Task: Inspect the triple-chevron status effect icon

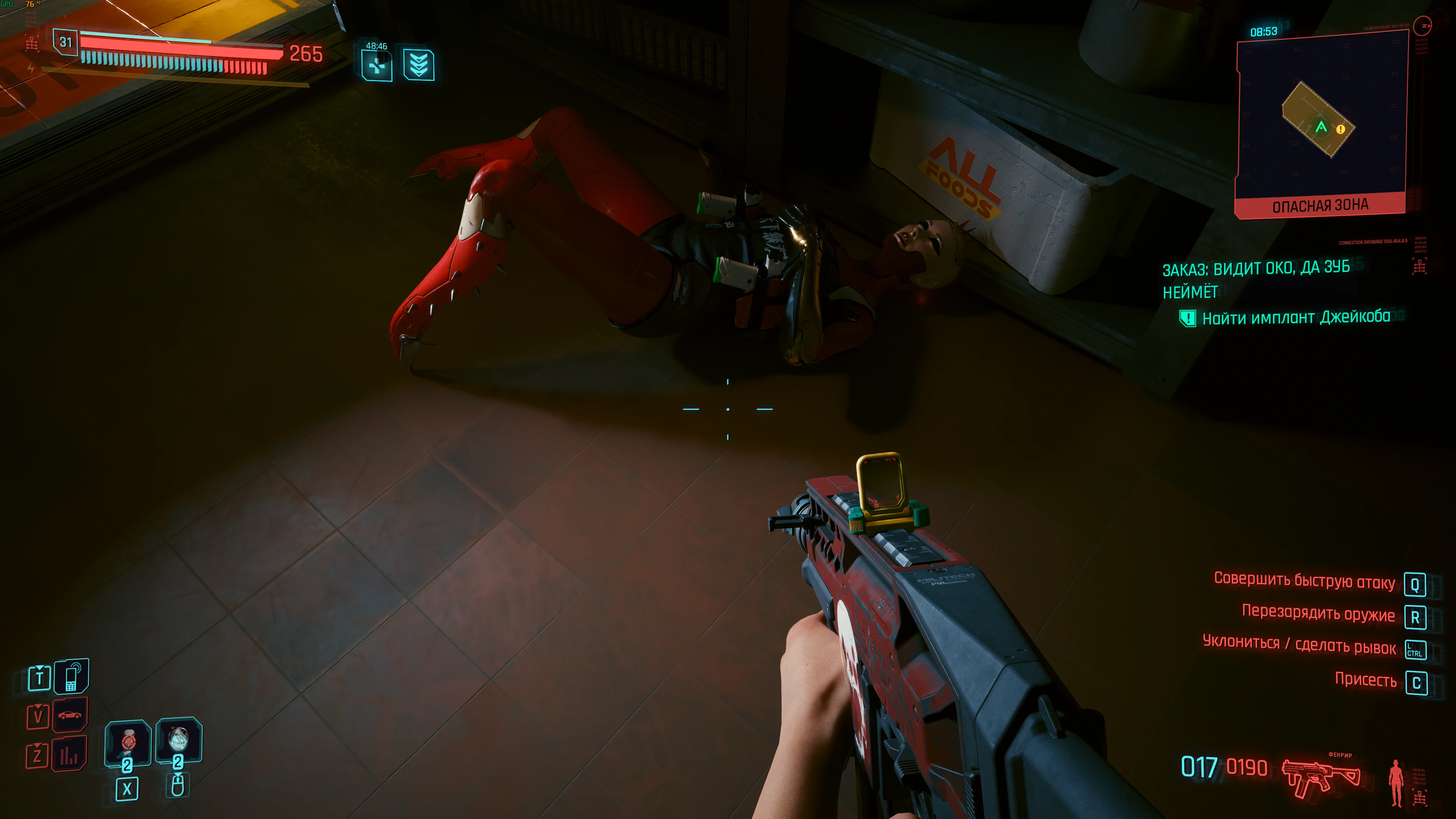Action: [x=419, y=65]
